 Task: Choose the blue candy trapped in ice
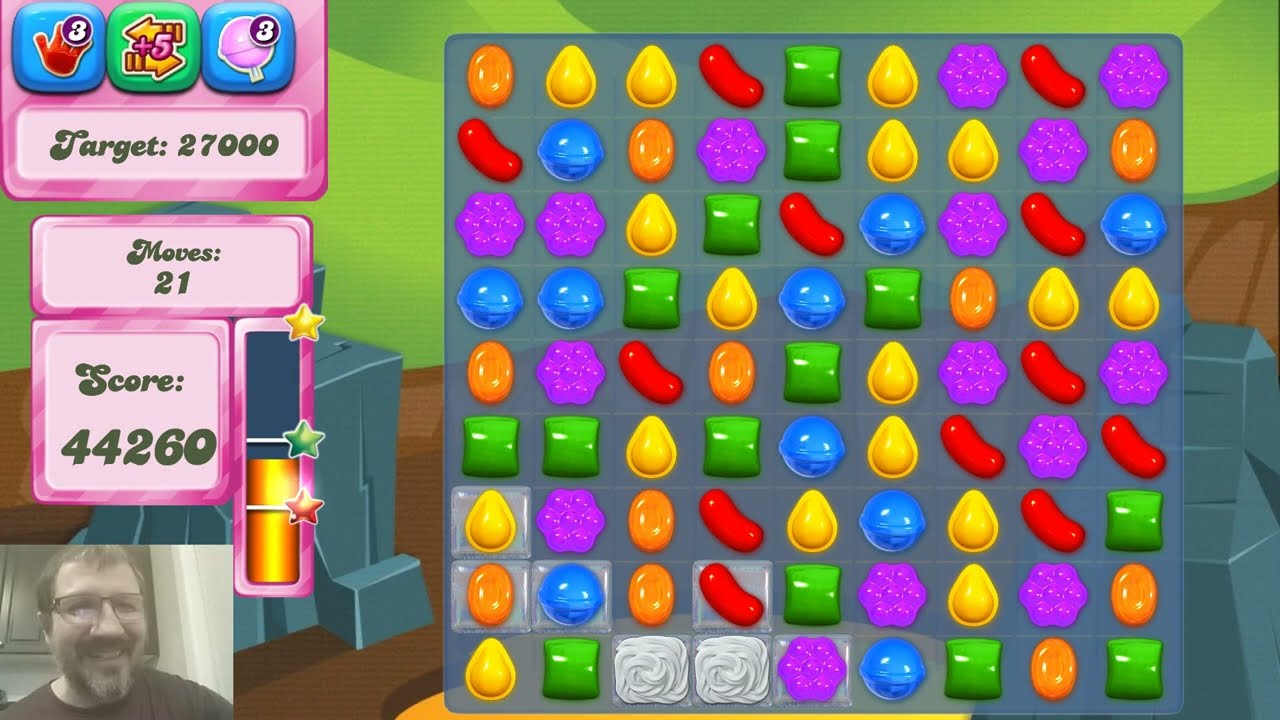(x=570, y=595)
